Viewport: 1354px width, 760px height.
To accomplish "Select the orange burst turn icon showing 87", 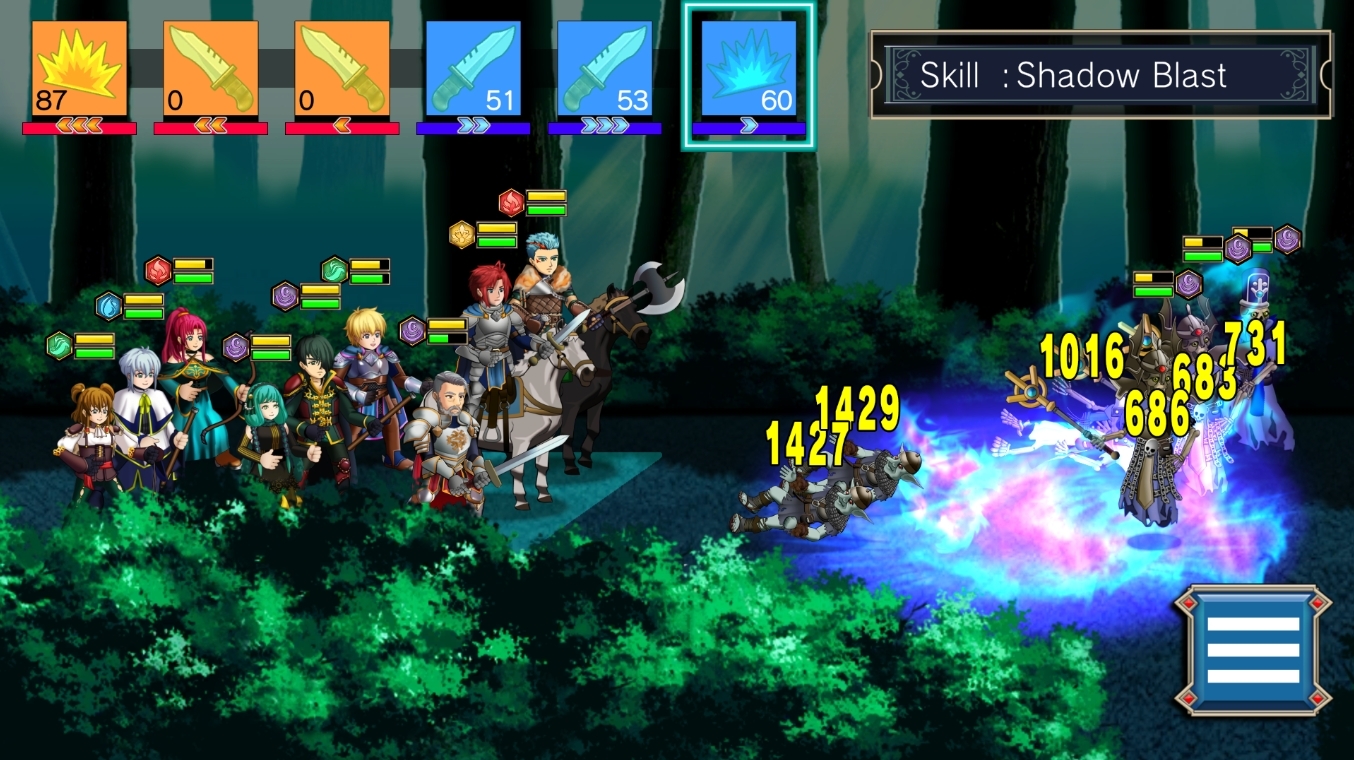I will pyautogui.click(x=79, y=68).
